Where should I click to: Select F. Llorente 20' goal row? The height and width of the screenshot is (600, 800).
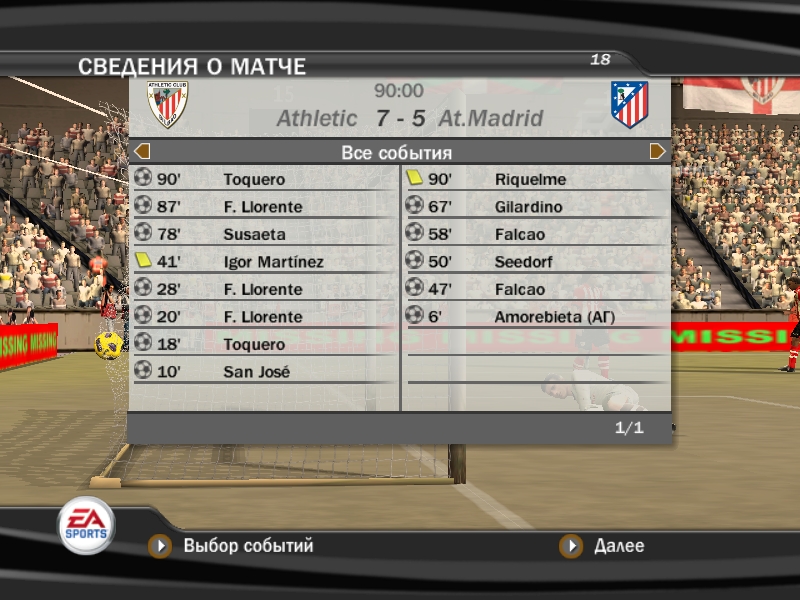pos(265,317)
